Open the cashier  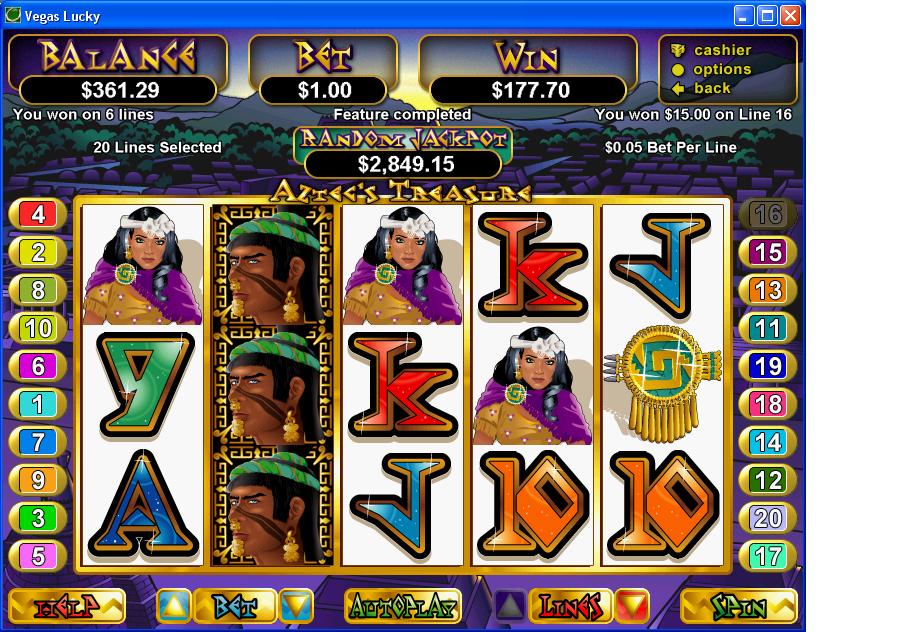[x=722, y=50]
